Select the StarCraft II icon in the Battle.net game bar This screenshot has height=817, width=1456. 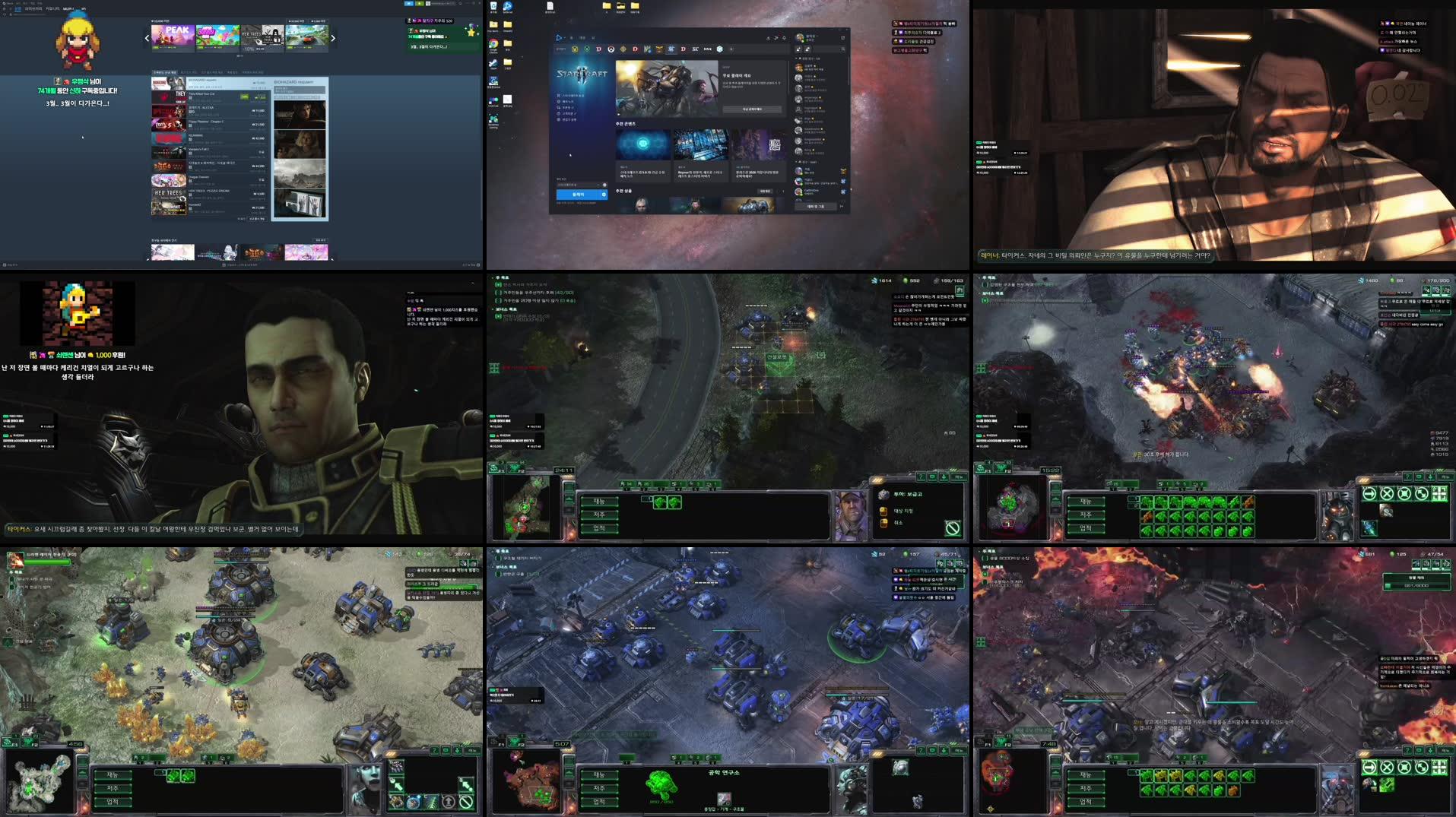(672, 49)
